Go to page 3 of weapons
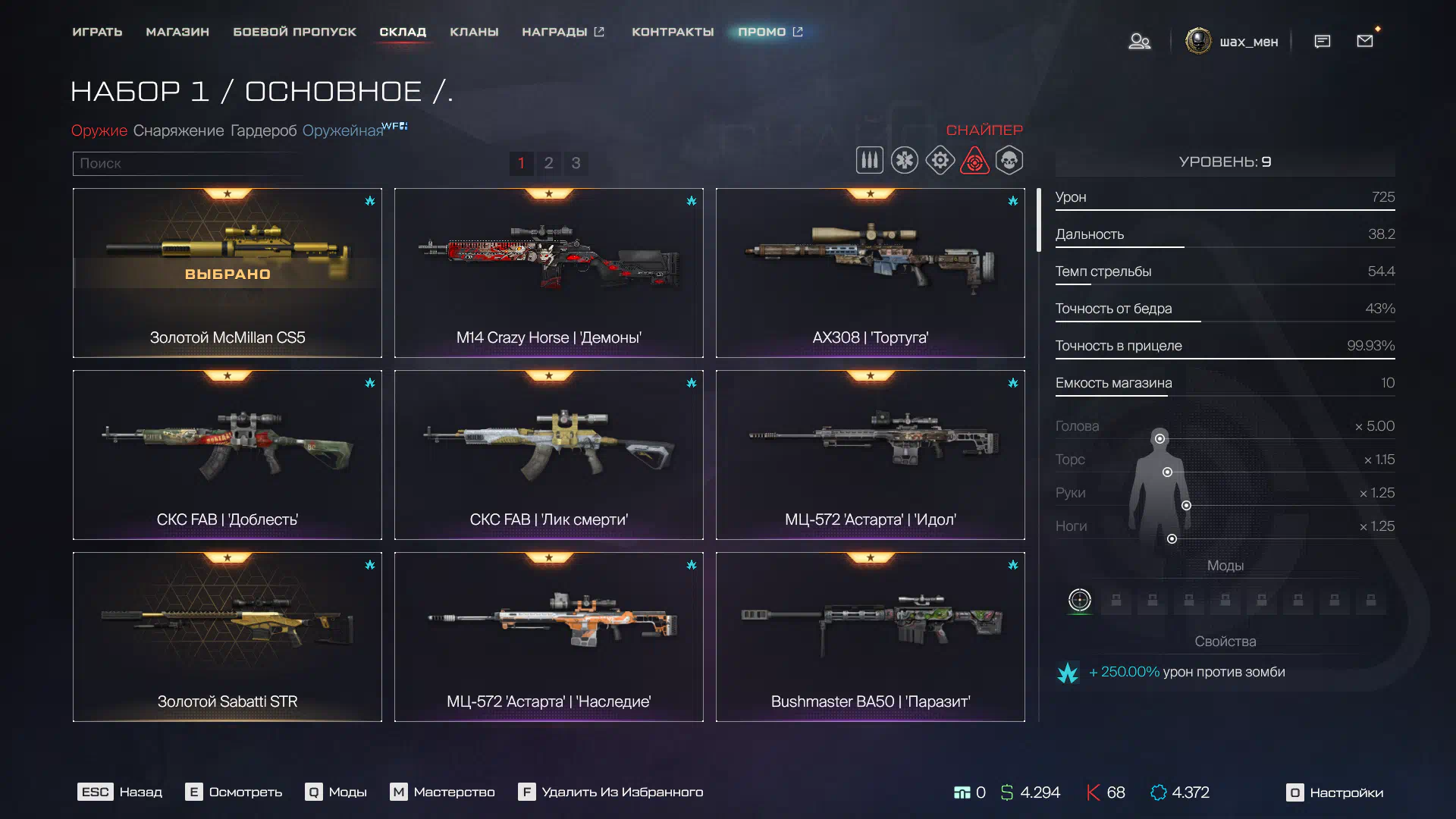The image size is (1456, 819). (x=576, y=163)
